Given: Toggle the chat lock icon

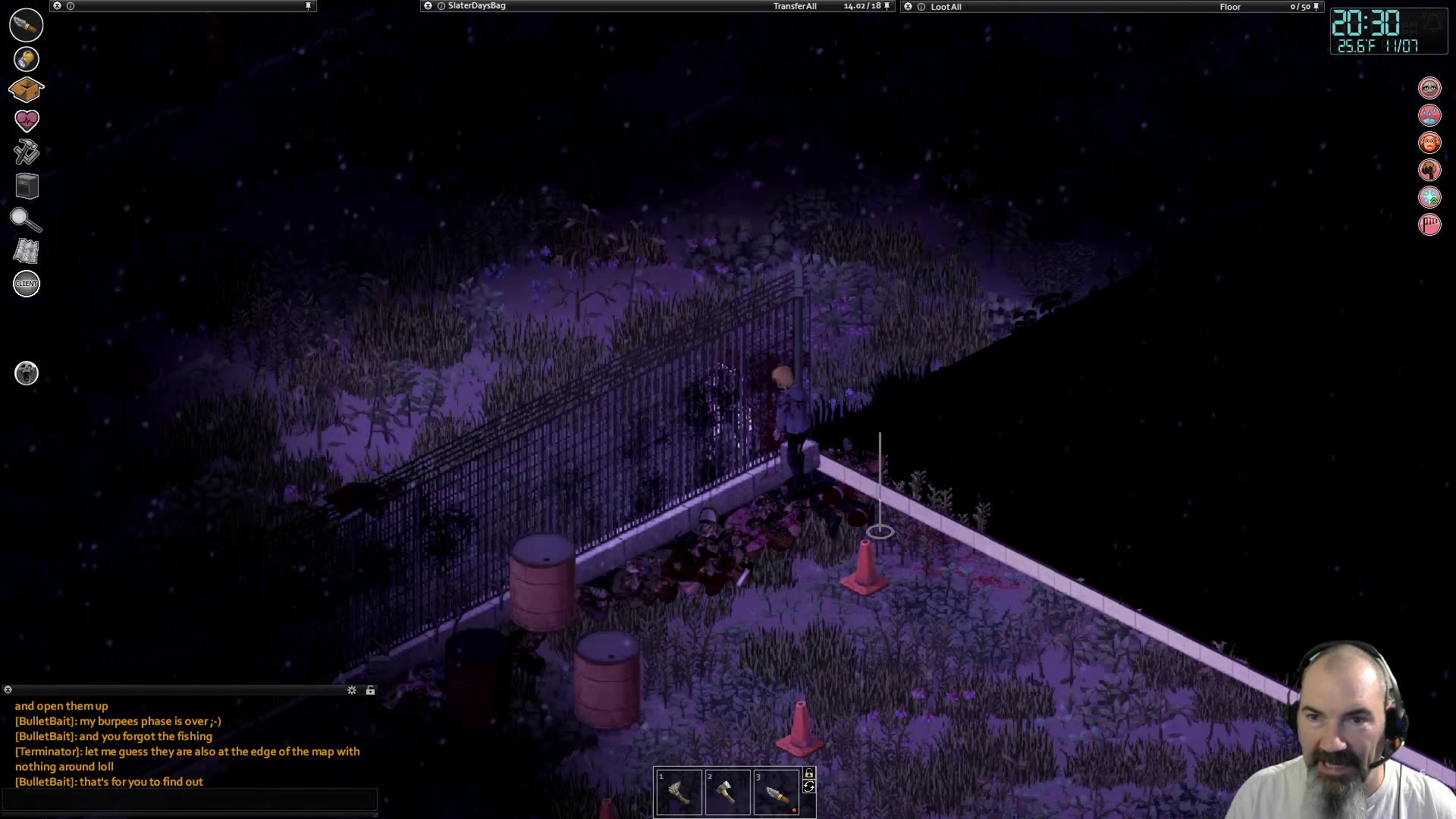Looking at the screenshot, I should 370,690.
